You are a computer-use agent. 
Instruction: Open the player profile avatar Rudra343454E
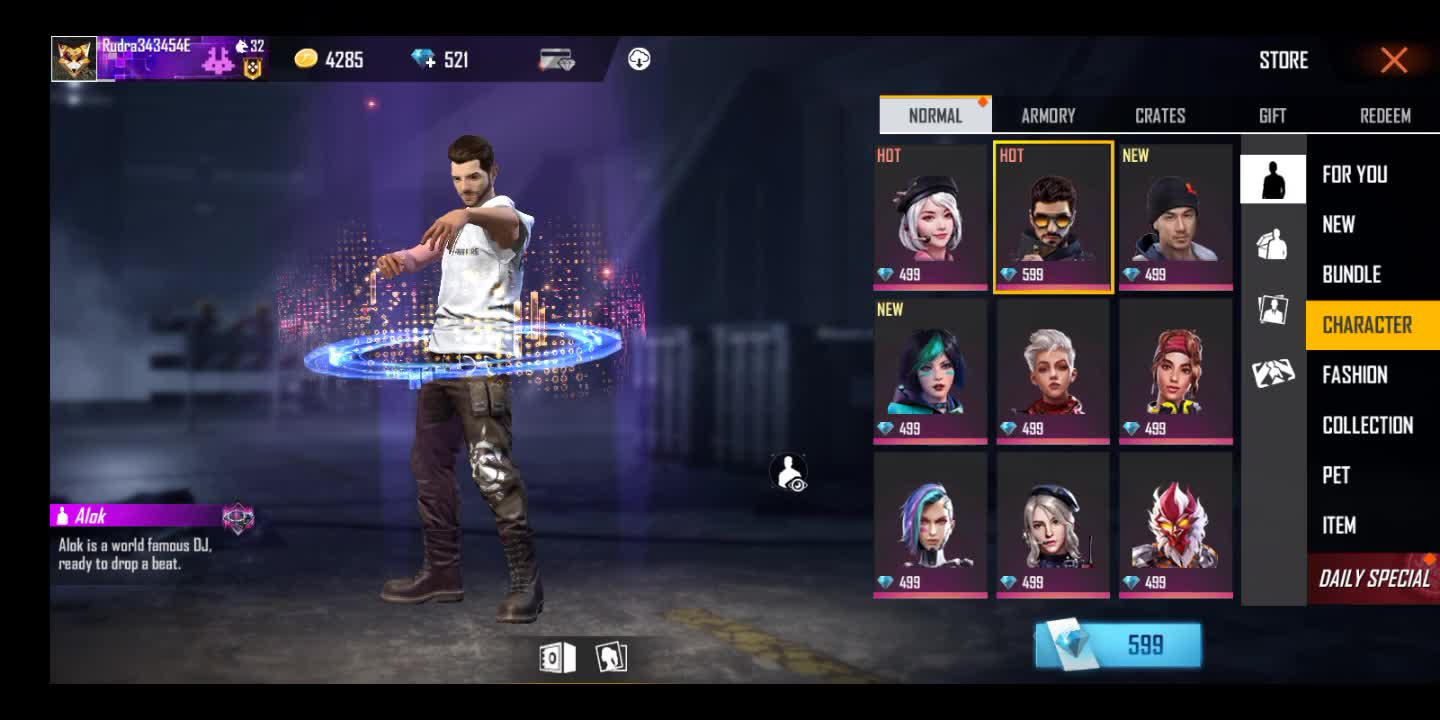74,59
